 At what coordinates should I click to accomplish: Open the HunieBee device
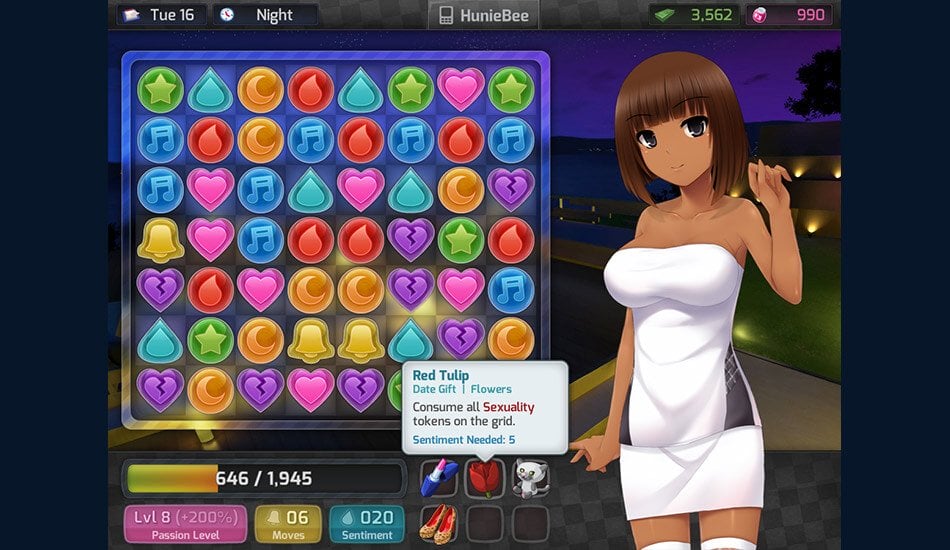point(484,15)
